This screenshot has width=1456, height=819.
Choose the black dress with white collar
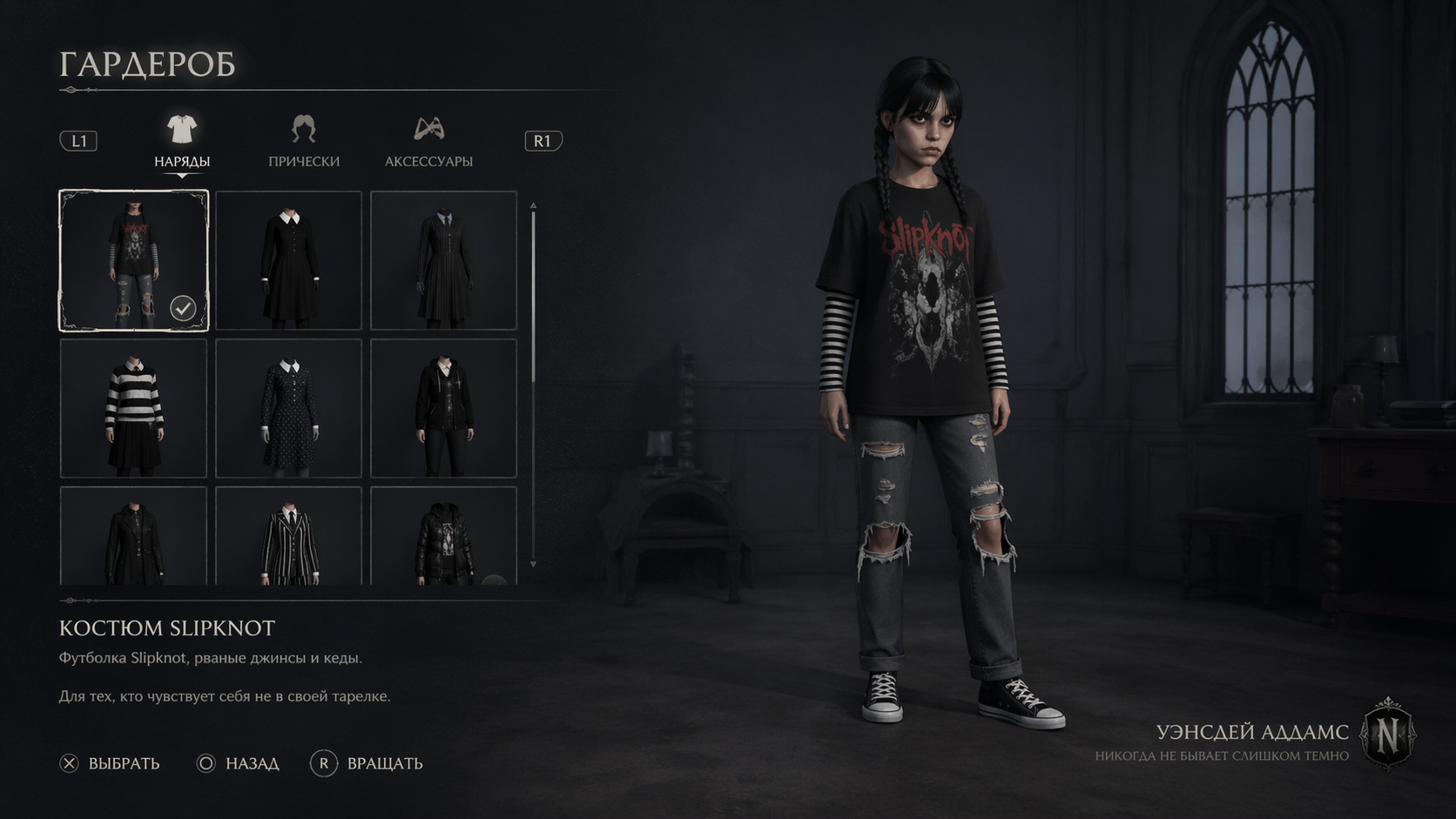click(288, 260)
